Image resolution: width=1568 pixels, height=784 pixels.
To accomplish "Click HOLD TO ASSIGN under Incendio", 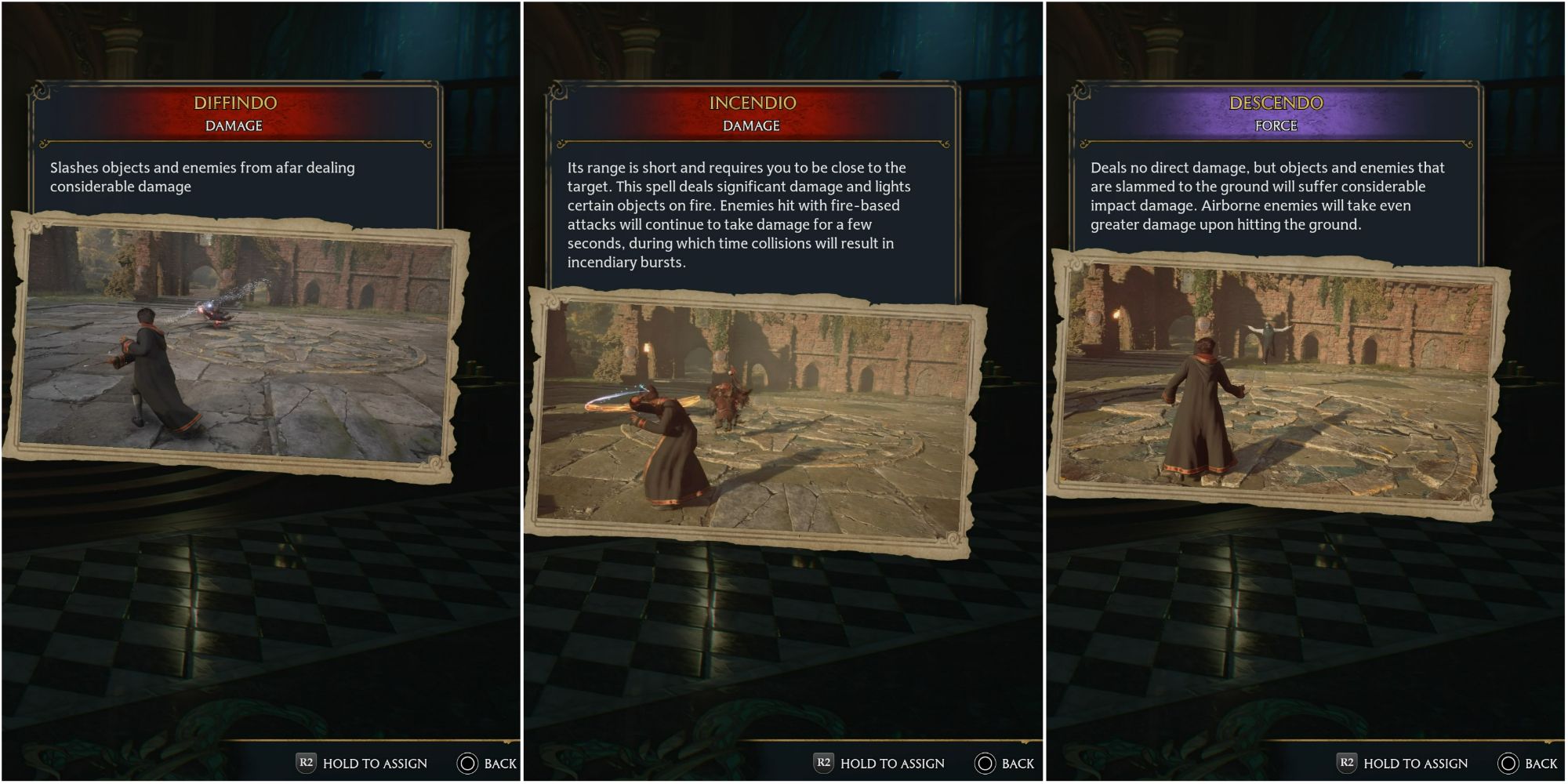I will point(892,762).
